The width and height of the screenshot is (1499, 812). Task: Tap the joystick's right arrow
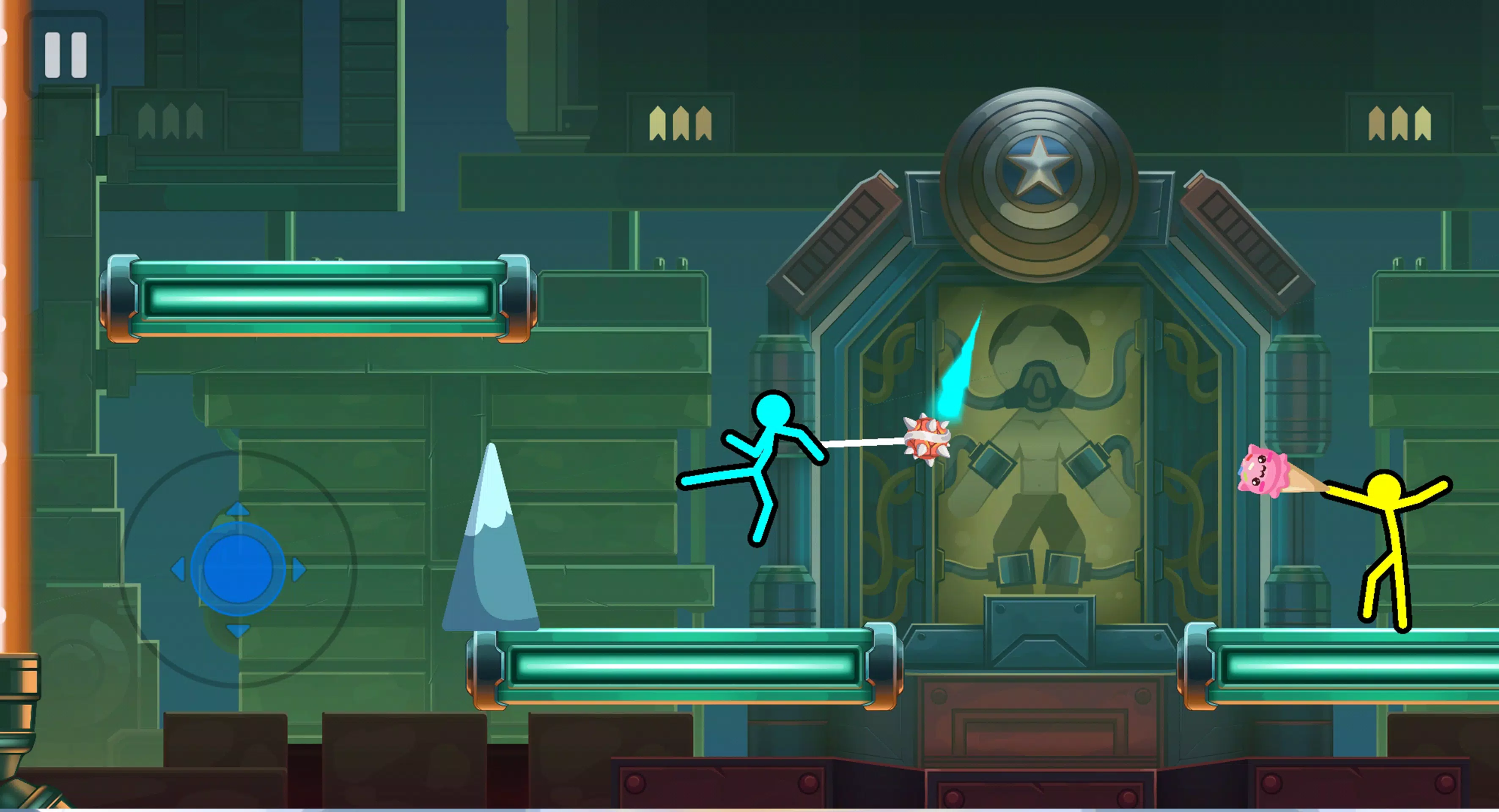[299, 569]
